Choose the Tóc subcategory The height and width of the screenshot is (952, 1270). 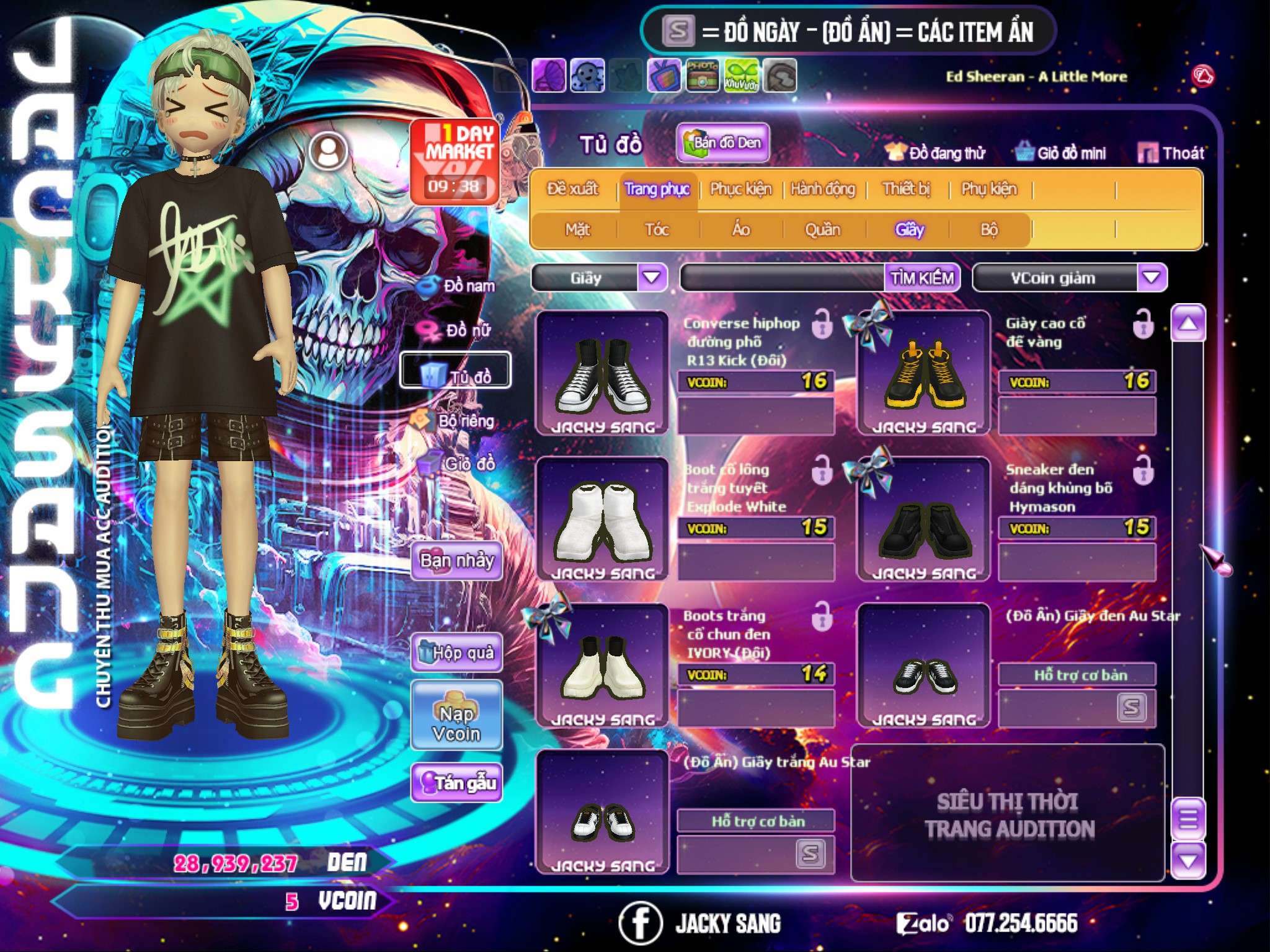[657, 230]
